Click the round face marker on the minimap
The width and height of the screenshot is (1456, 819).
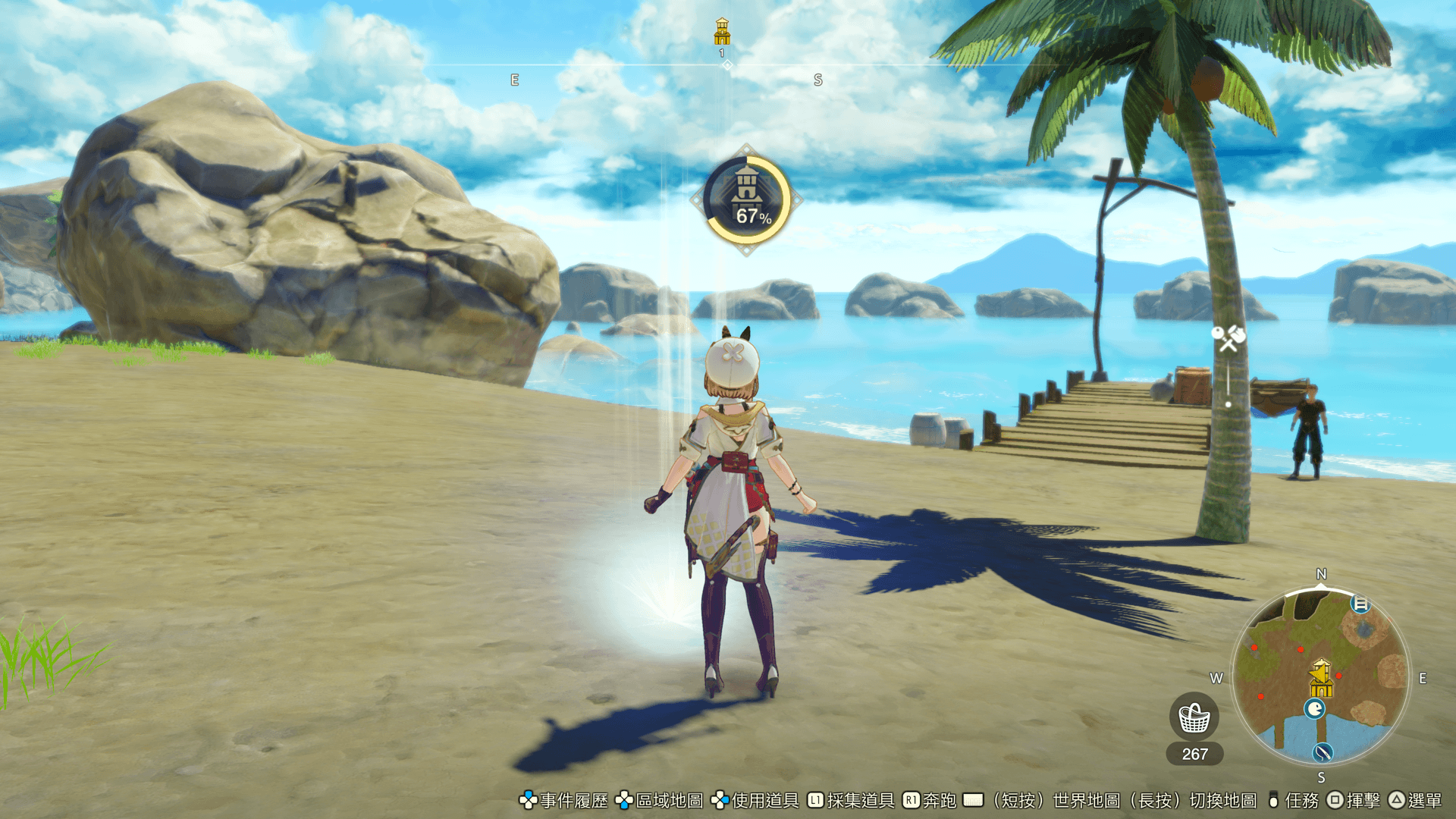[x=1314, y=709]
